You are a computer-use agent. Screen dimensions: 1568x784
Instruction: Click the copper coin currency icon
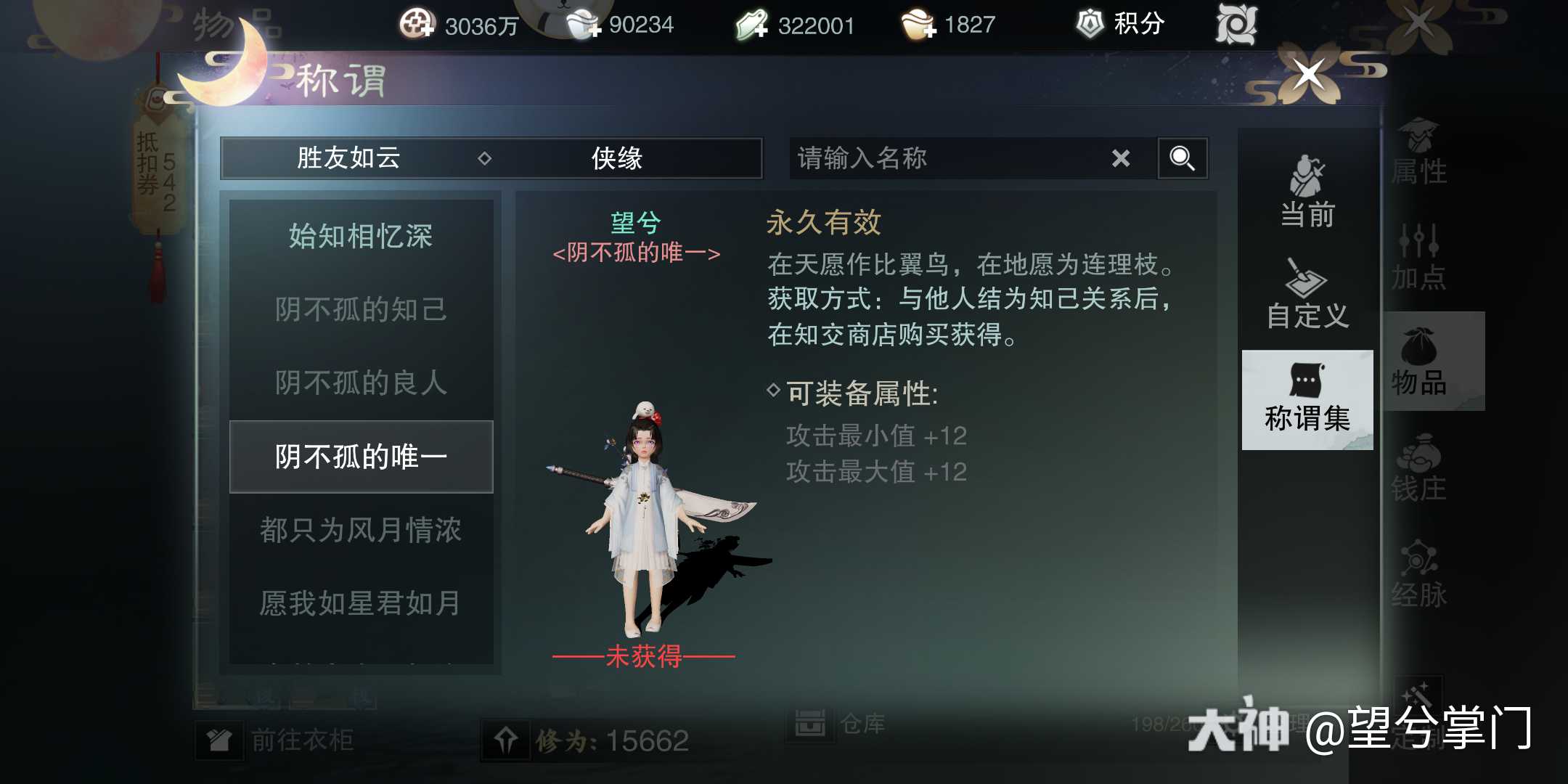pyautogui.click(x=417, y=23)
